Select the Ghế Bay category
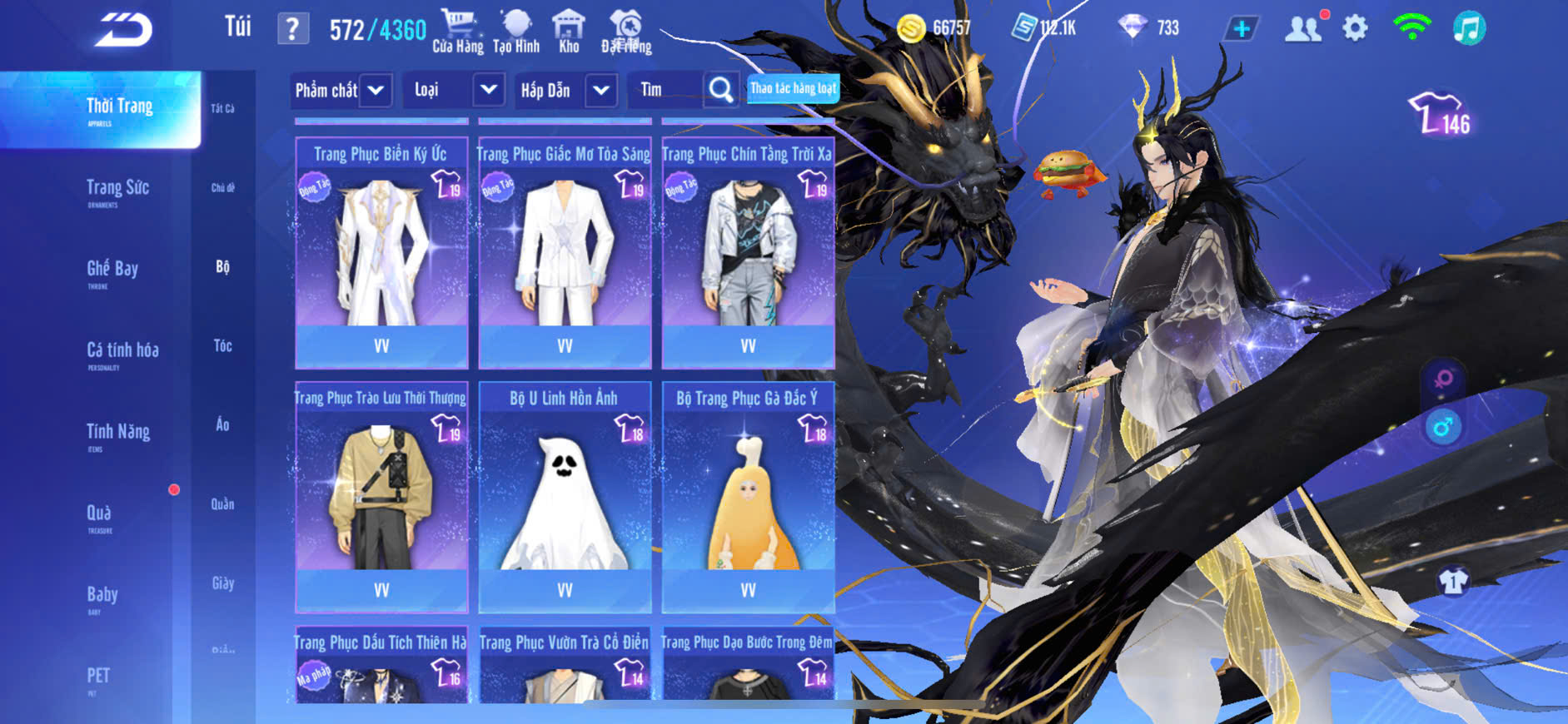1568x724 pixels. (112, 271)
